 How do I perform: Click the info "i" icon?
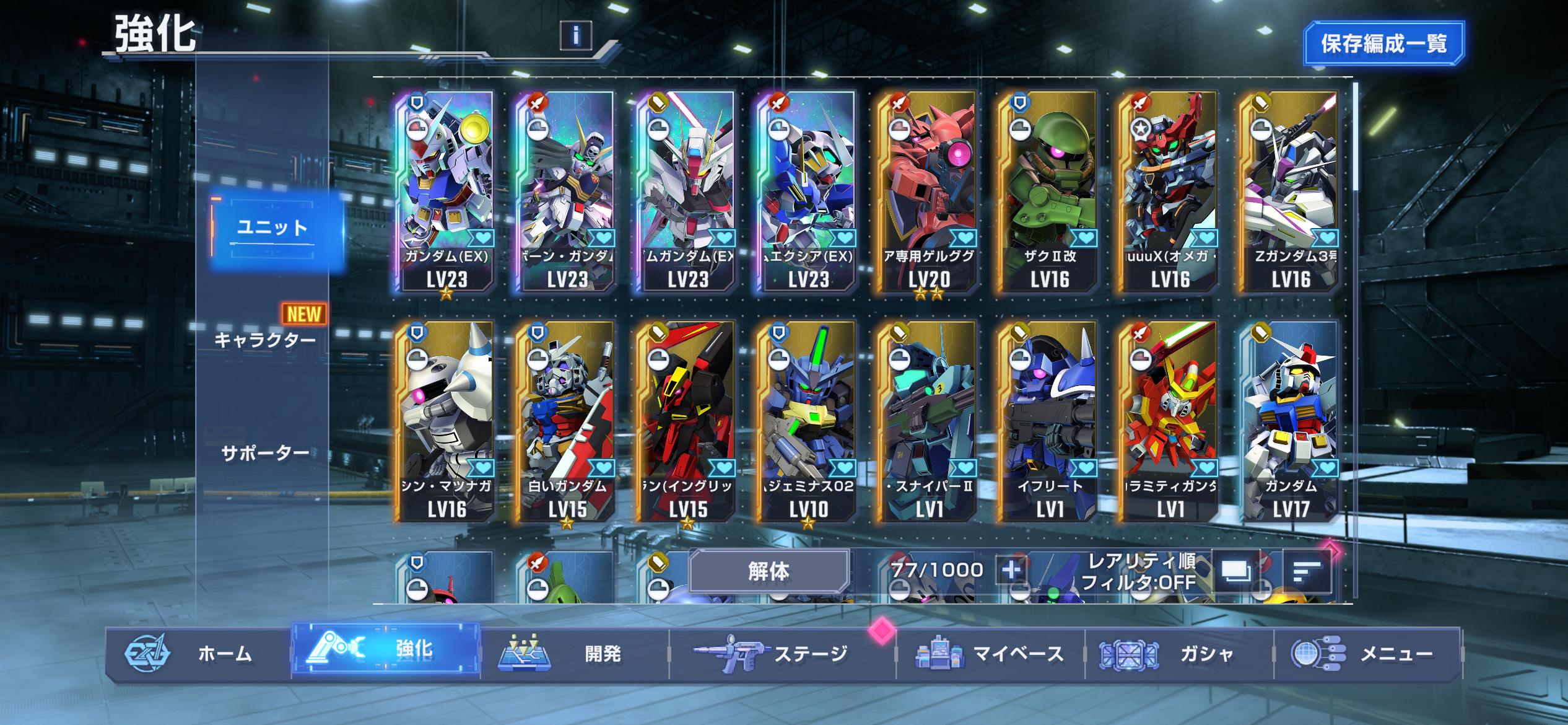575,35
